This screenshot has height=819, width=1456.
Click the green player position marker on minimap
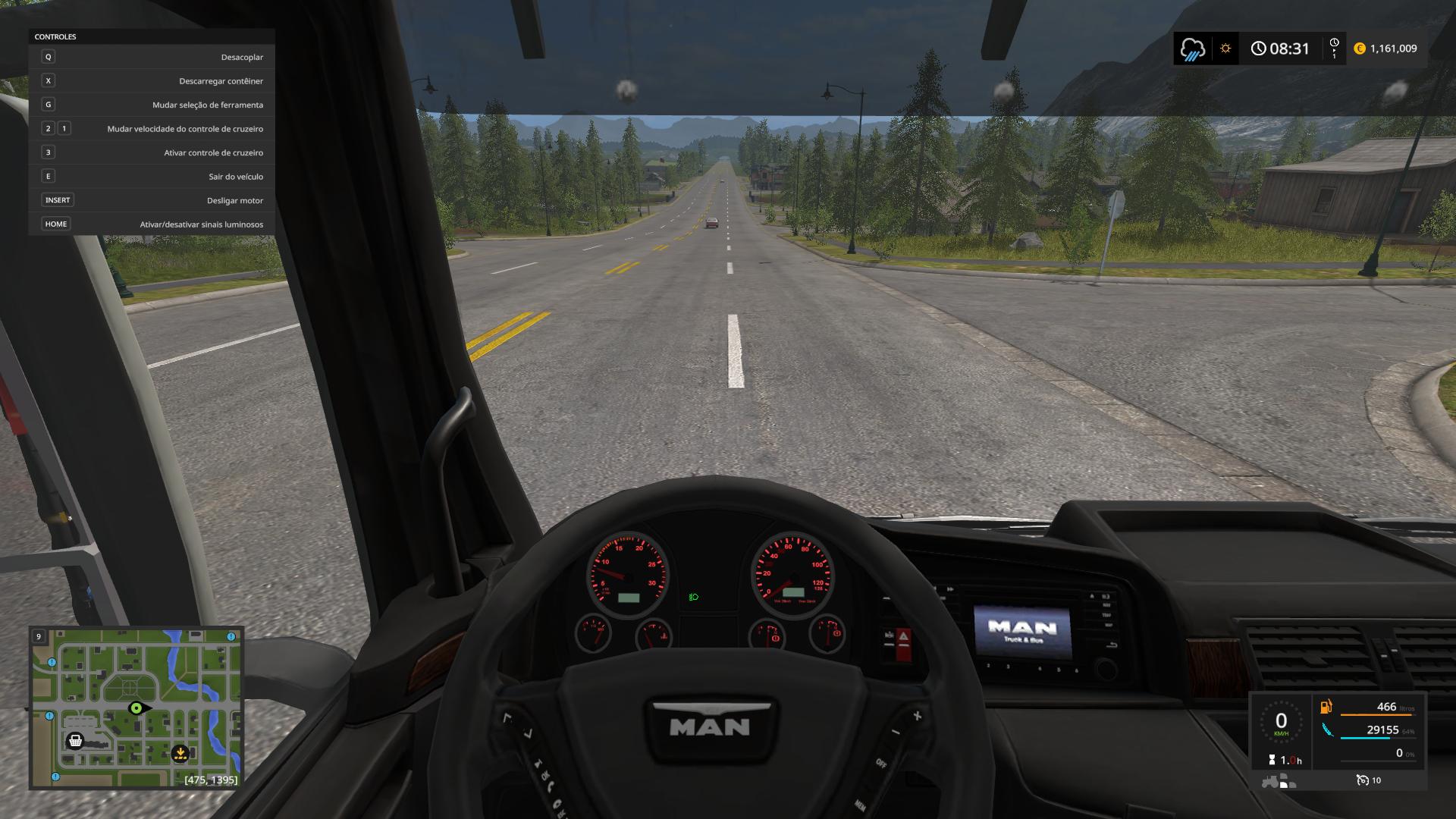(136, 708)
